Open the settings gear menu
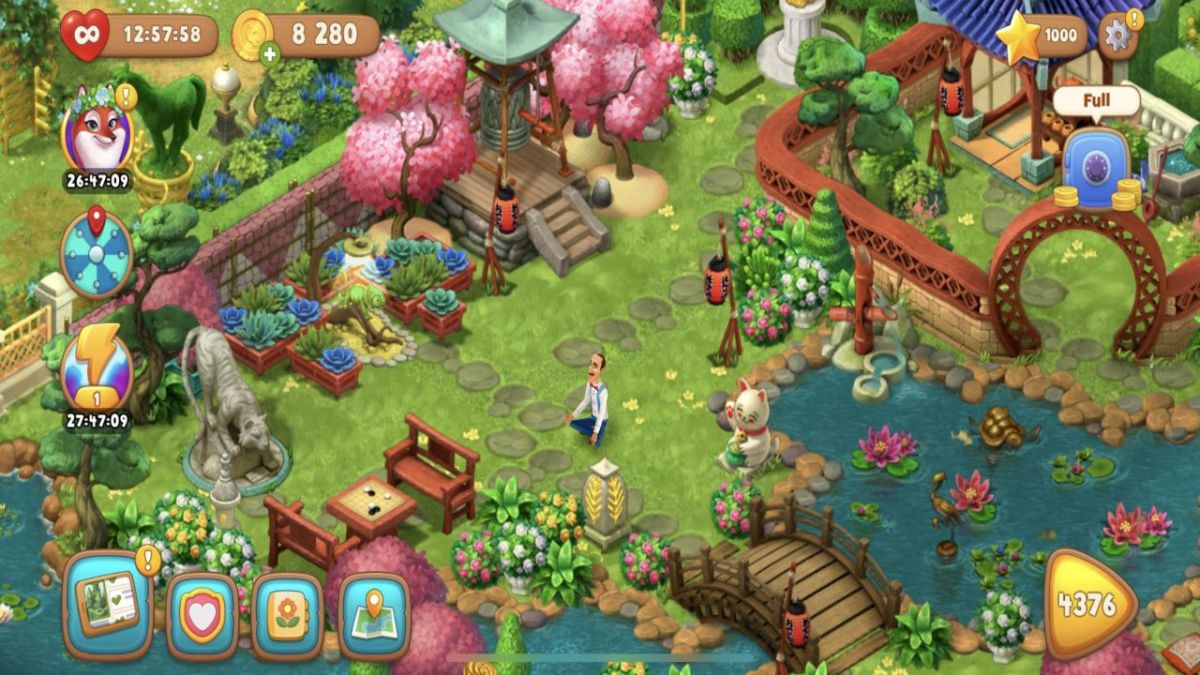 1117,36
